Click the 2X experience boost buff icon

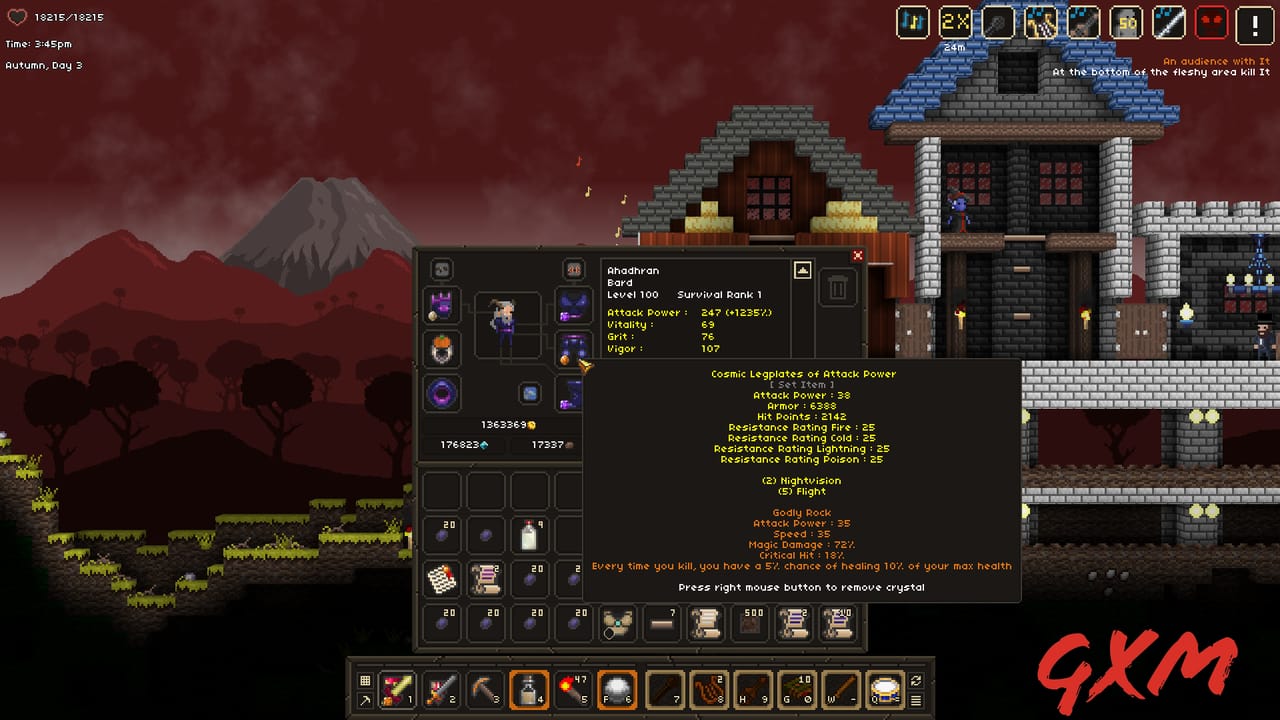956,22
